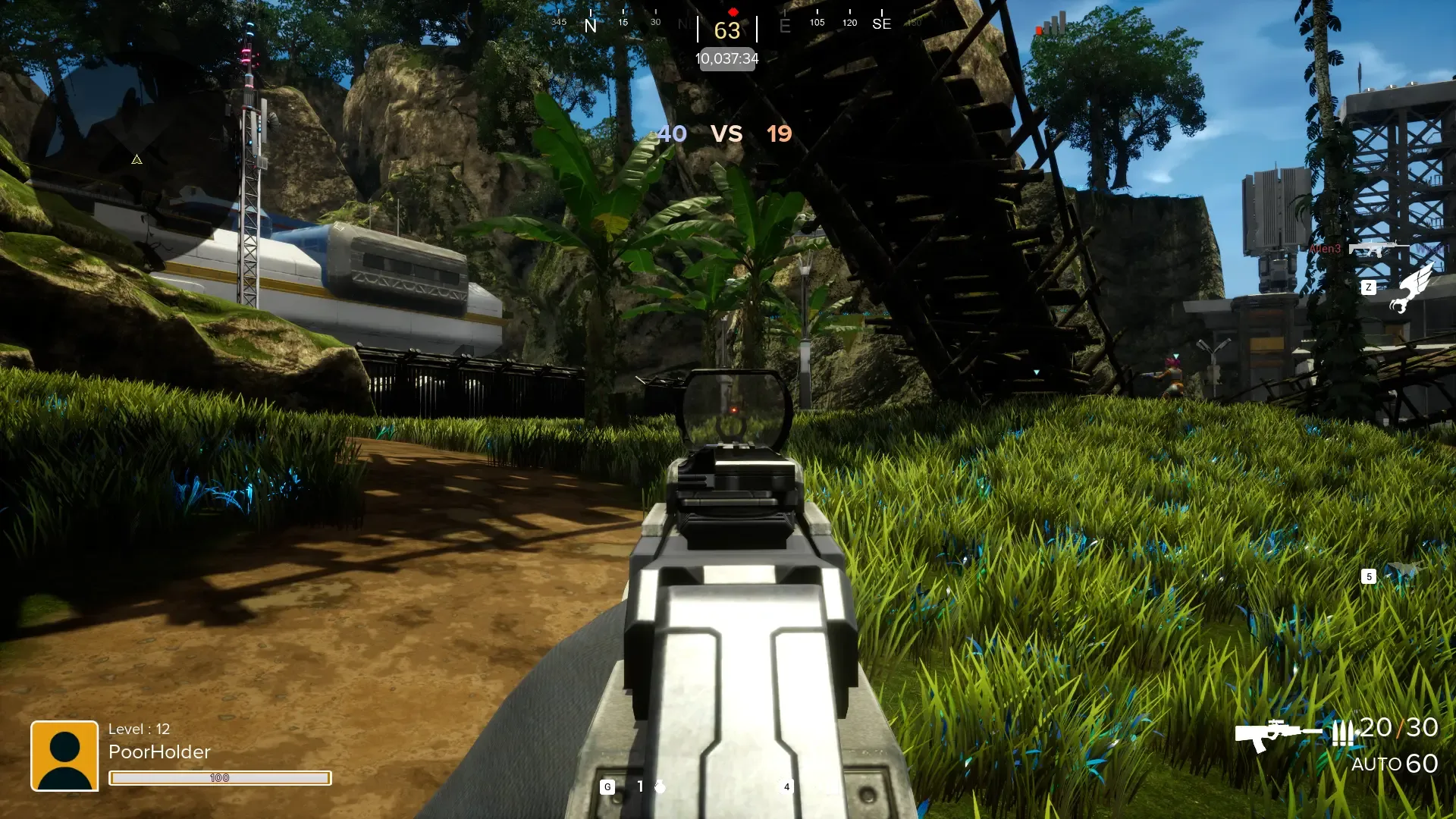Image resolution: width=1456 pixels, height=819 pixels.
Task: Click the health bar showing 100
Action: click(219, 778)
